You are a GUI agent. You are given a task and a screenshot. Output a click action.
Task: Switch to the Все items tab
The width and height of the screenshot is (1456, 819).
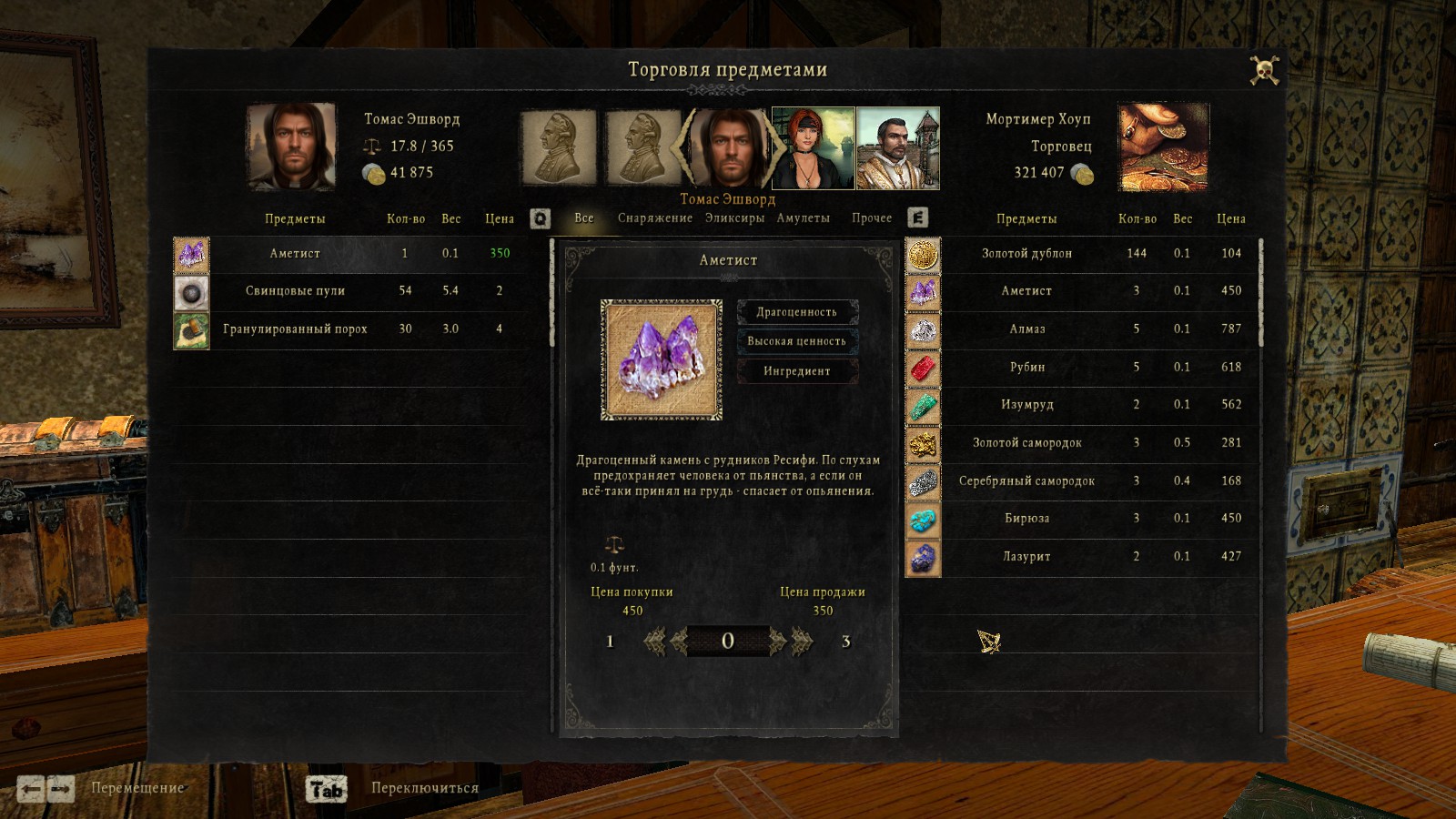tap(583, 218)
